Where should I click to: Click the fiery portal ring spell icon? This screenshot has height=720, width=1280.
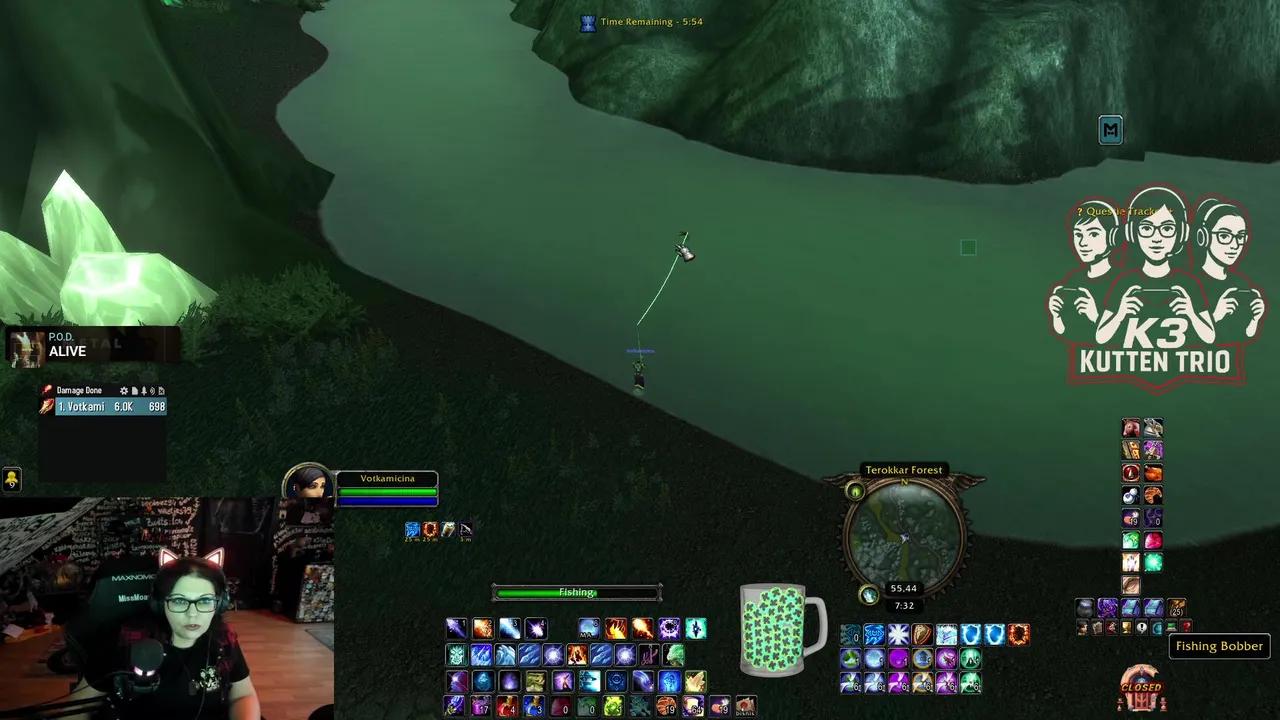[x=1020, y=633]
